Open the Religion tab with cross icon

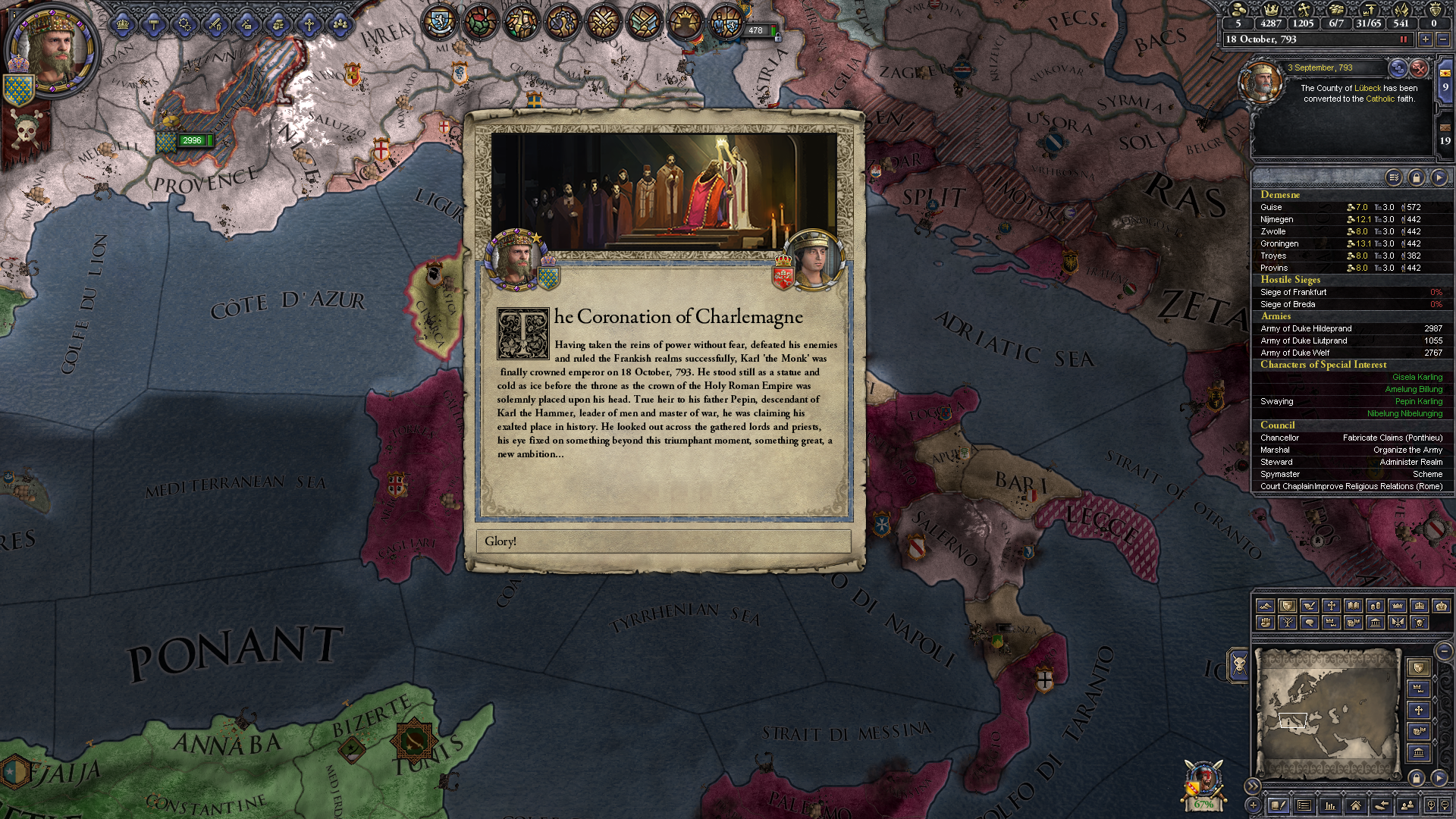pyautogui.click(x=309, y=25)
